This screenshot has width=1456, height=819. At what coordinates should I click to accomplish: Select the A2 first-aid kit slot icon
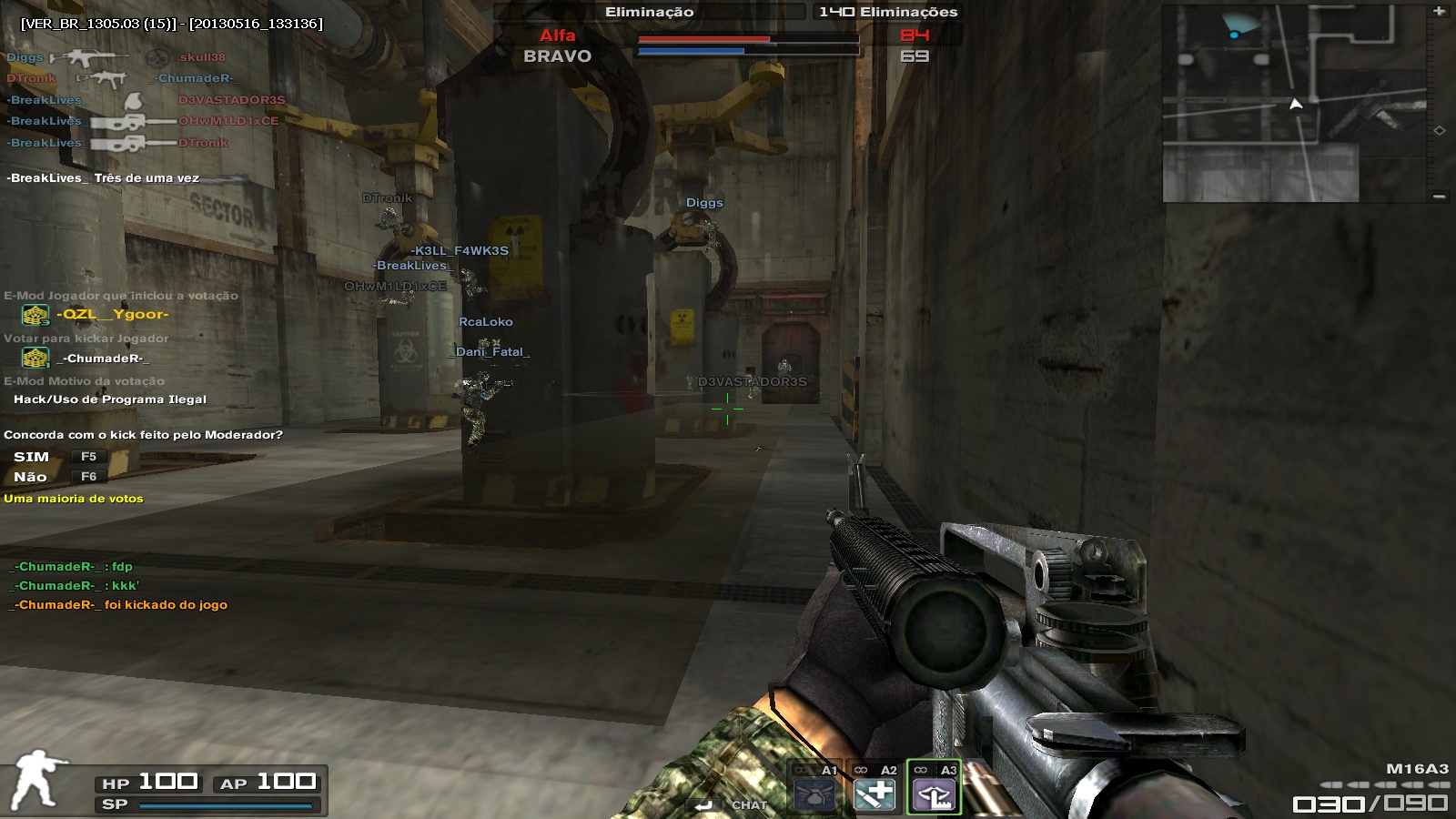click(x=875, y=794)
